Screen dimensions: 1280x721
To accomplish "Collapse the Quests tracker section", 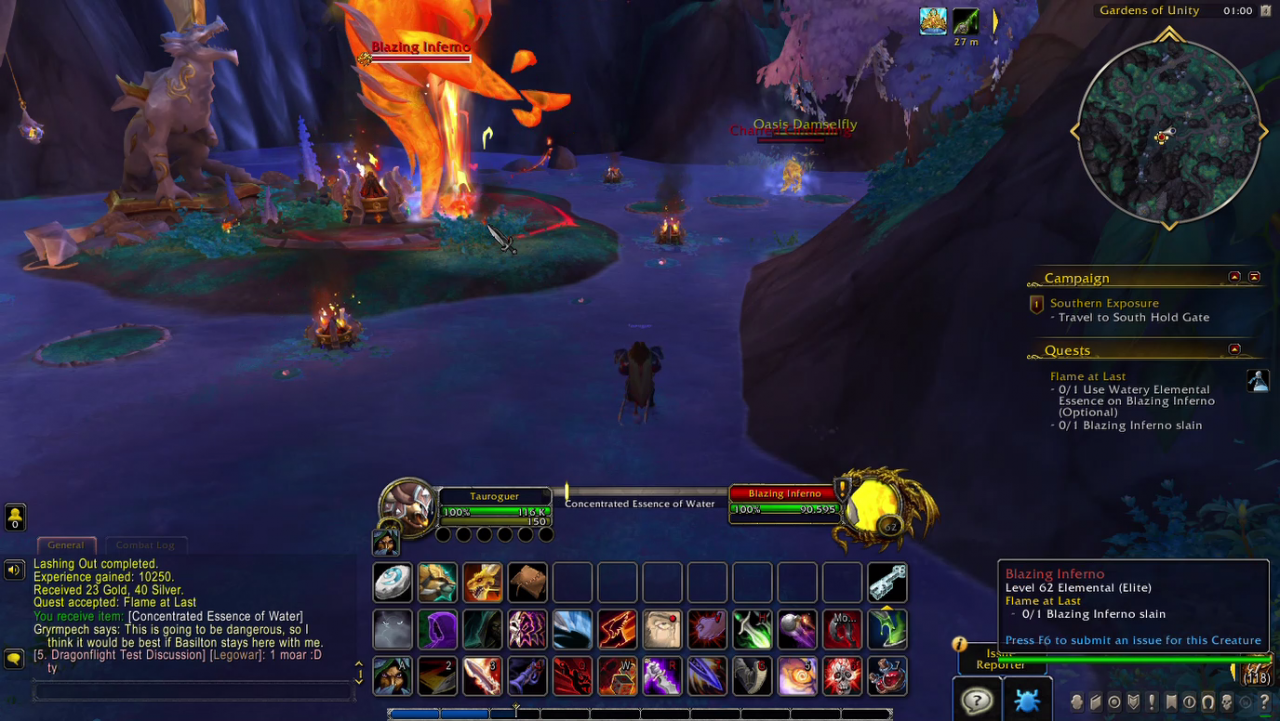I will tap(1234, 350).
